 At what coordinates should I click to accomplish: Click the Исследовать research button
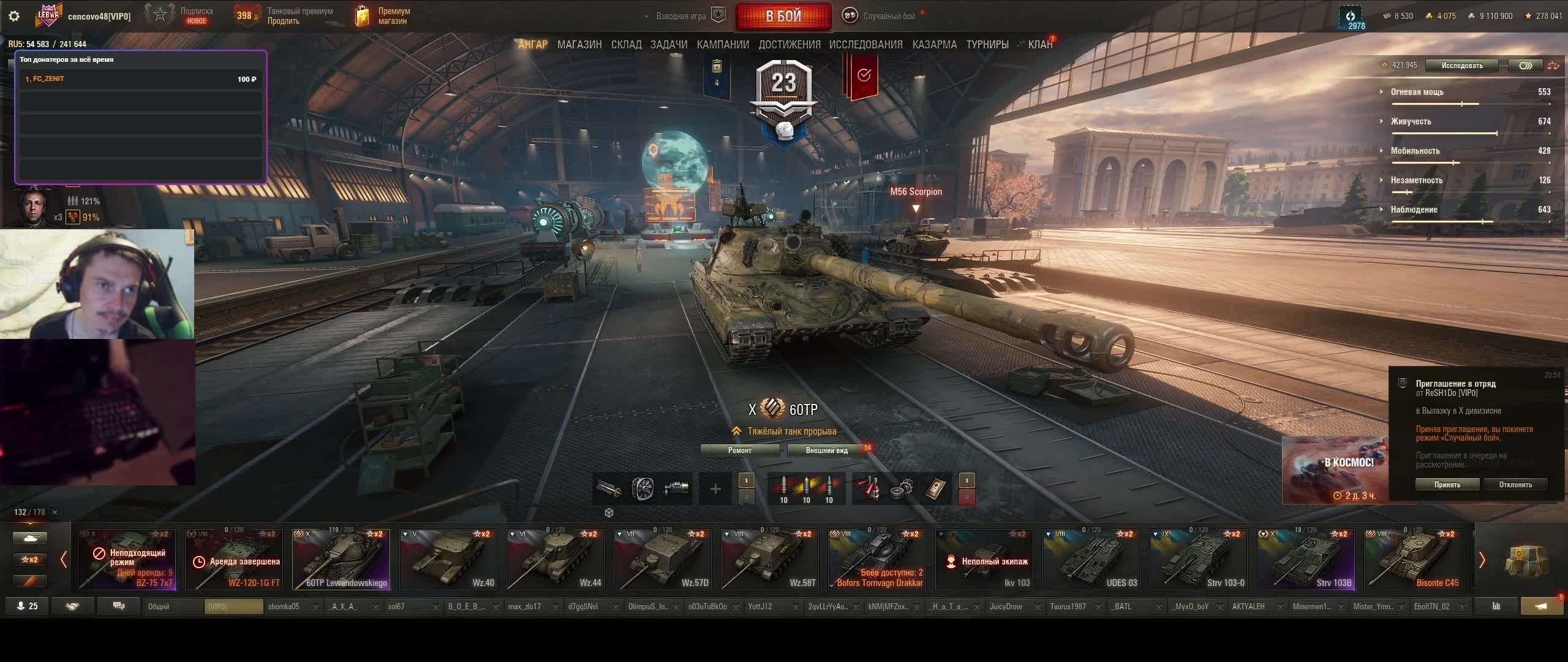(x=1461, y=66)
